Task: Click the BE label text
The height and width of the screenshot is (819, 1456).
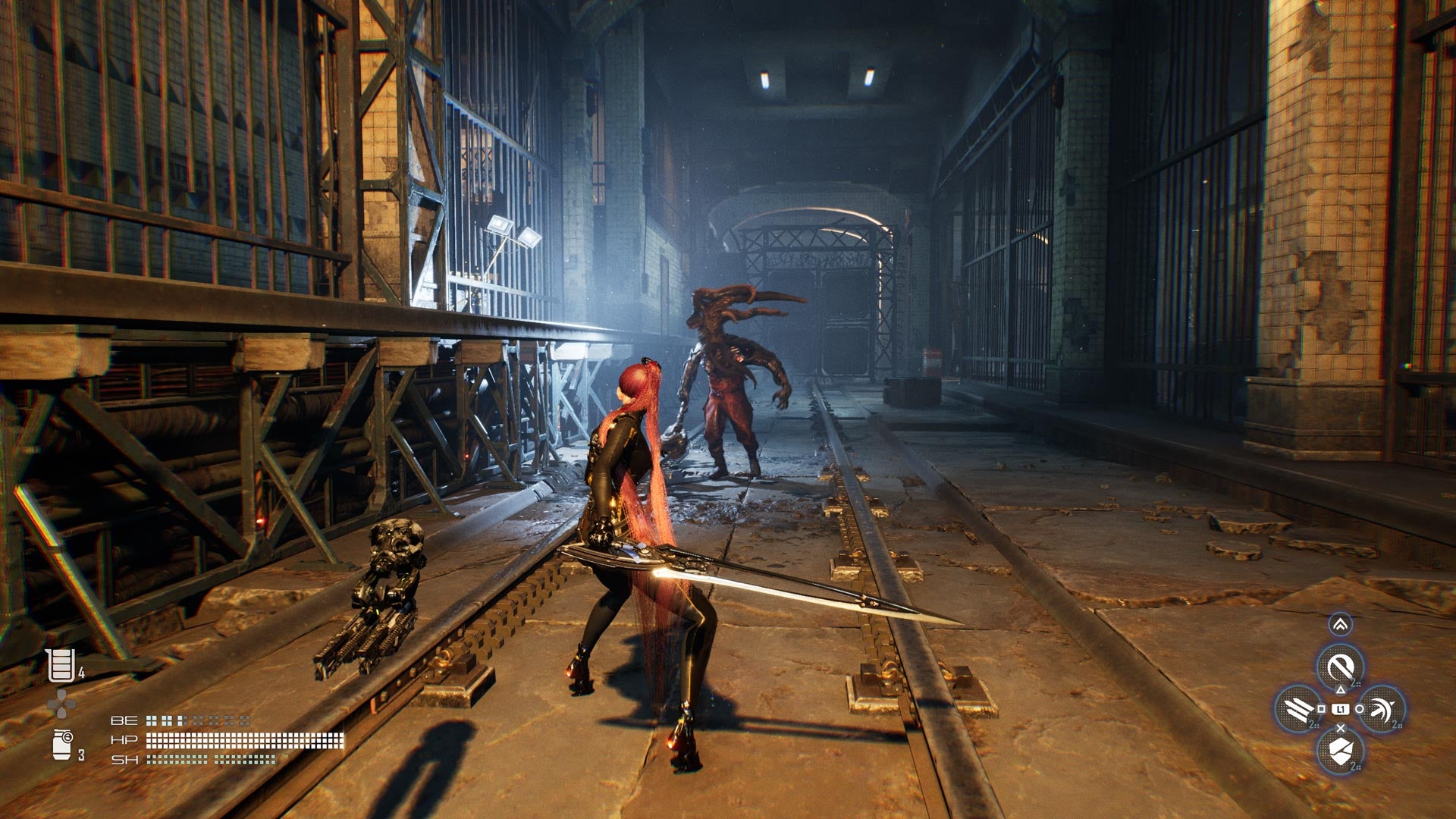Action: (124, 721)
